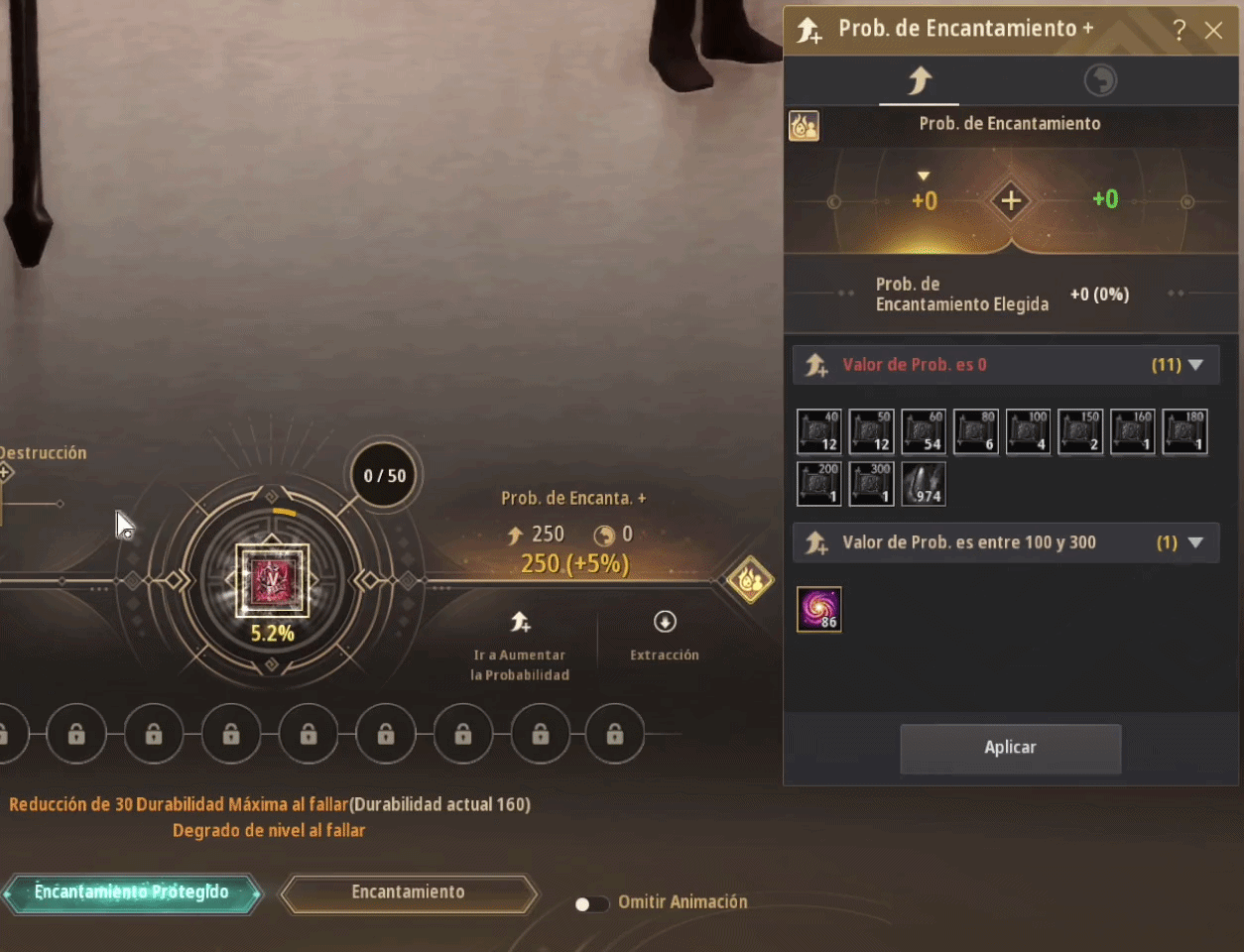Switch to the spiral icon tab
Viewport: 1244px width, 952px height.
pyautogui.click(x=1099, y=80)
